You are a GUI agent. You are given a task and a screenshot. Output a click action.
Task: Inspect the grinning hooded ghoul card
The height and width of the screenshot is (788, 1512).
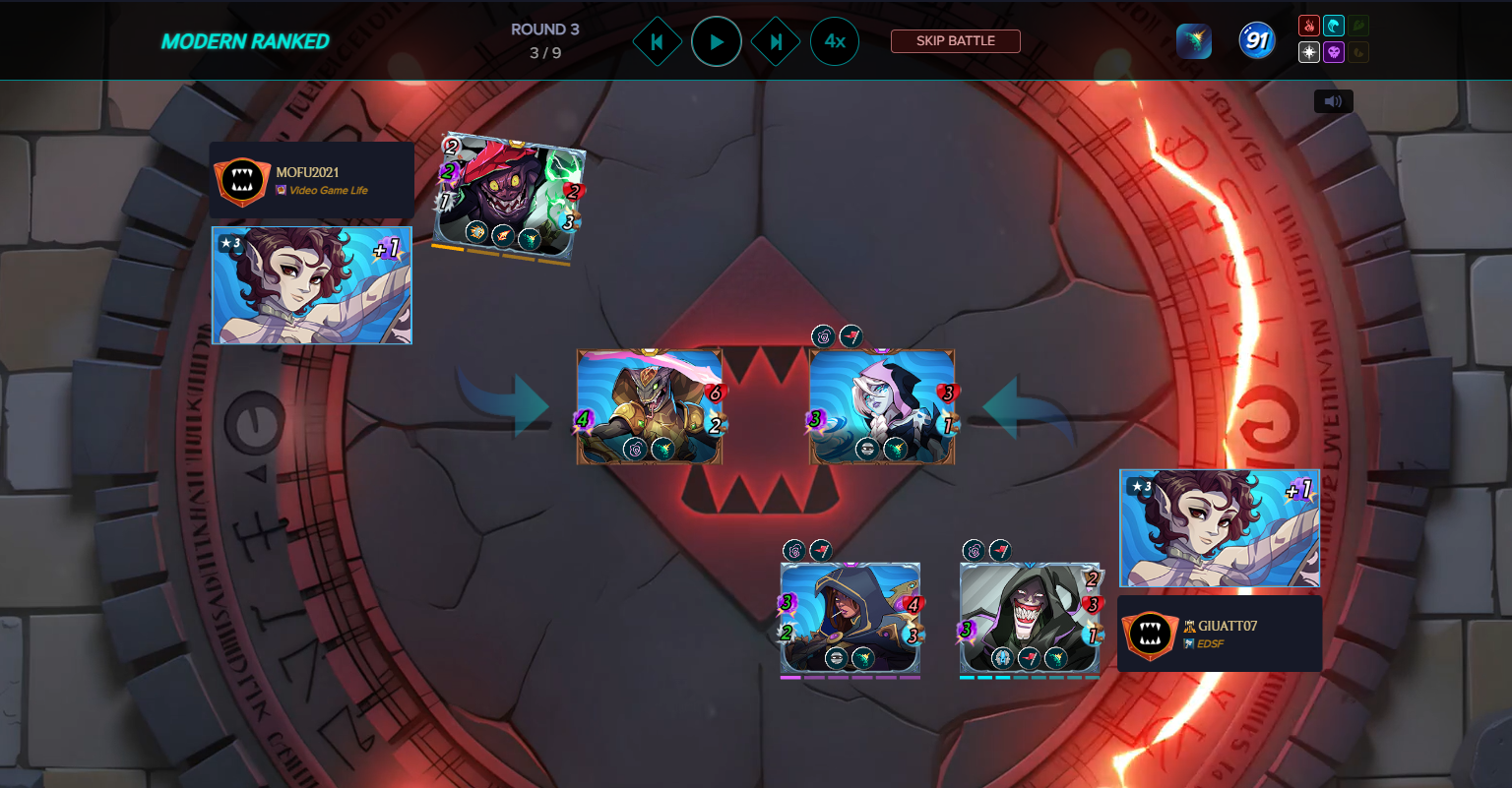pyautogui.click(x=1030, y=617)
